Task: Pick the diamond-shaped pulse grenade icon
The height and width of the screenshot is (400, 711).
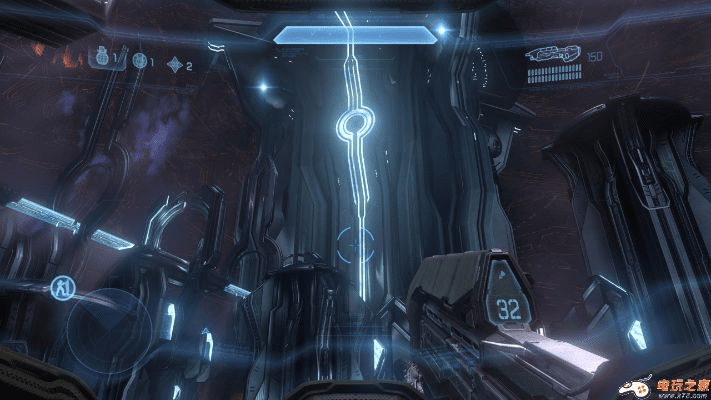Action: coord(176,65)
